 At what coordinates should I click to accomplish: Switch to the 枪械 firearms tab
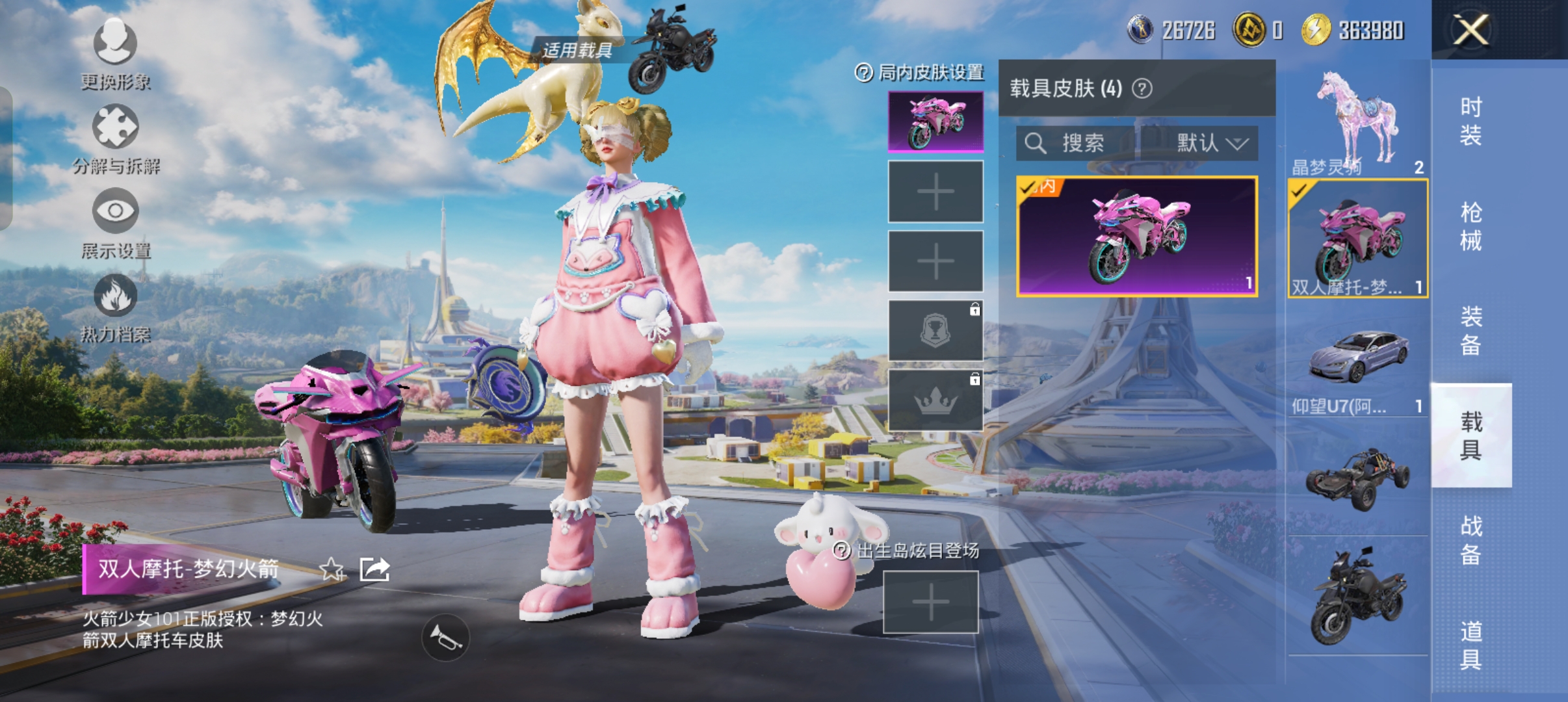pyautogui.click(x=1471, y=226)
